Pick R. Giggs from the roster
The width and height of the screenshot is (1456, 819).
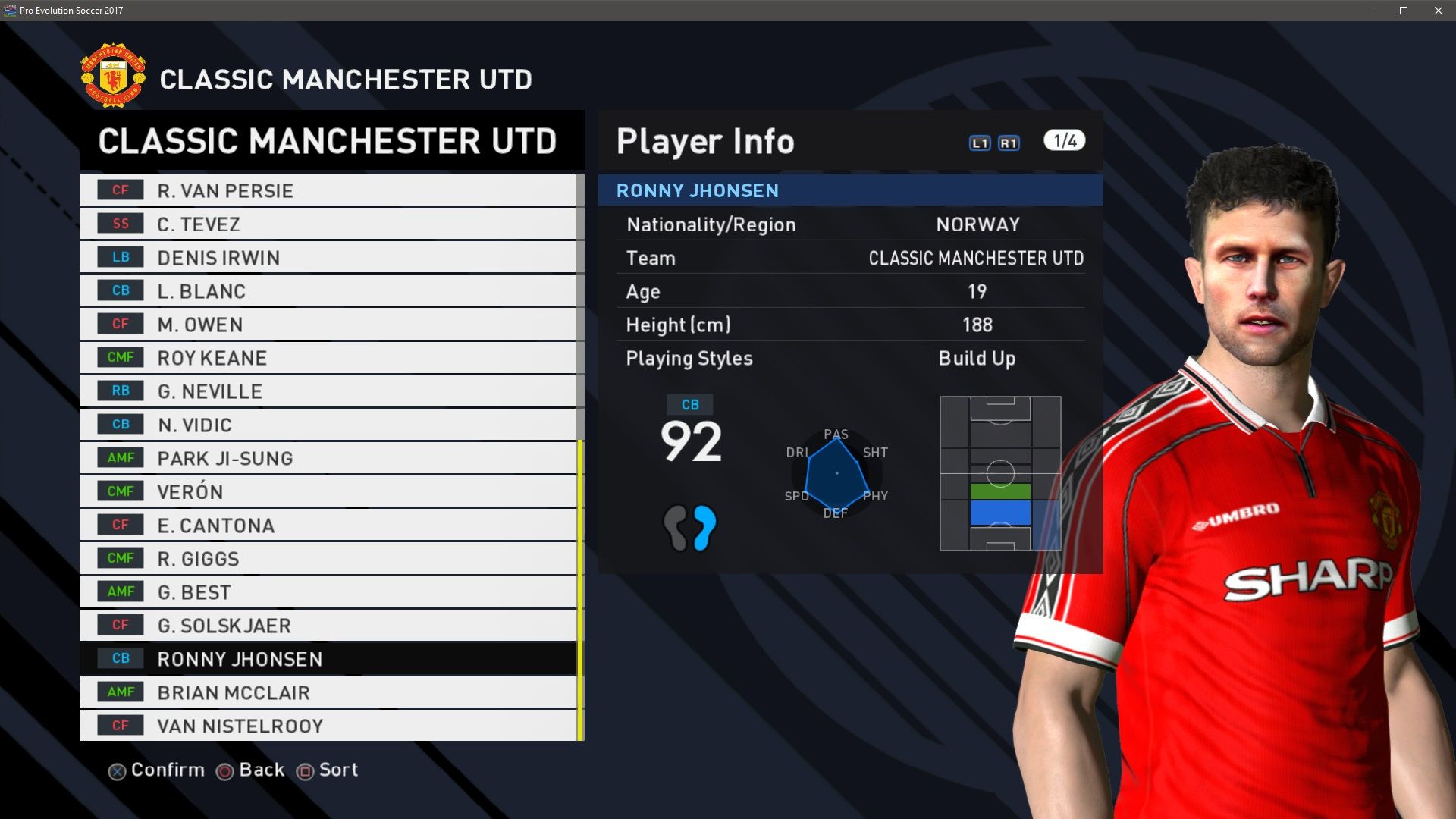(x=328, y=558)
